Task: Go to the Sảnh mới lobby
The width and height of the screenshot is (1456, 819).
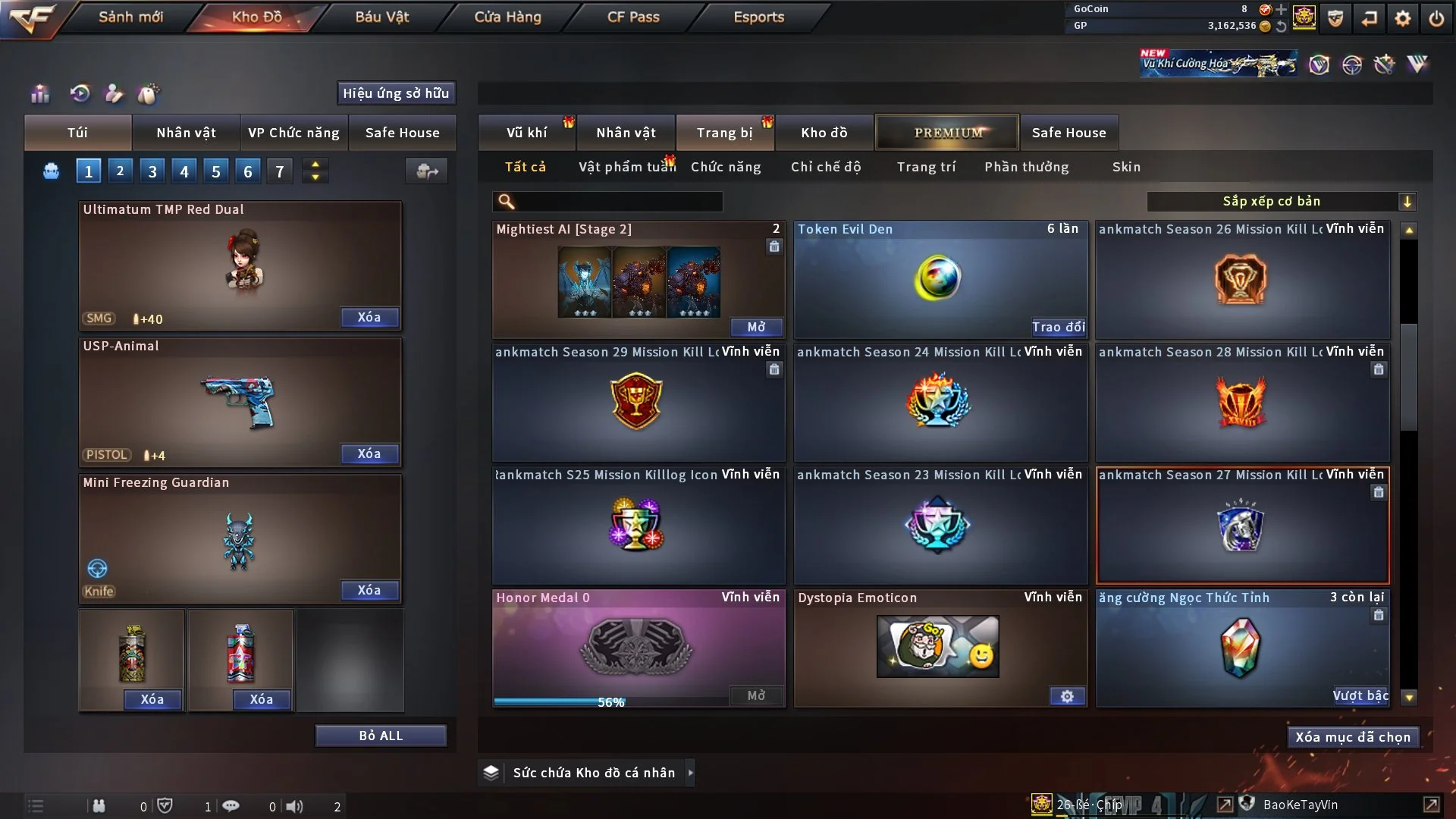Action: (130, 17)
